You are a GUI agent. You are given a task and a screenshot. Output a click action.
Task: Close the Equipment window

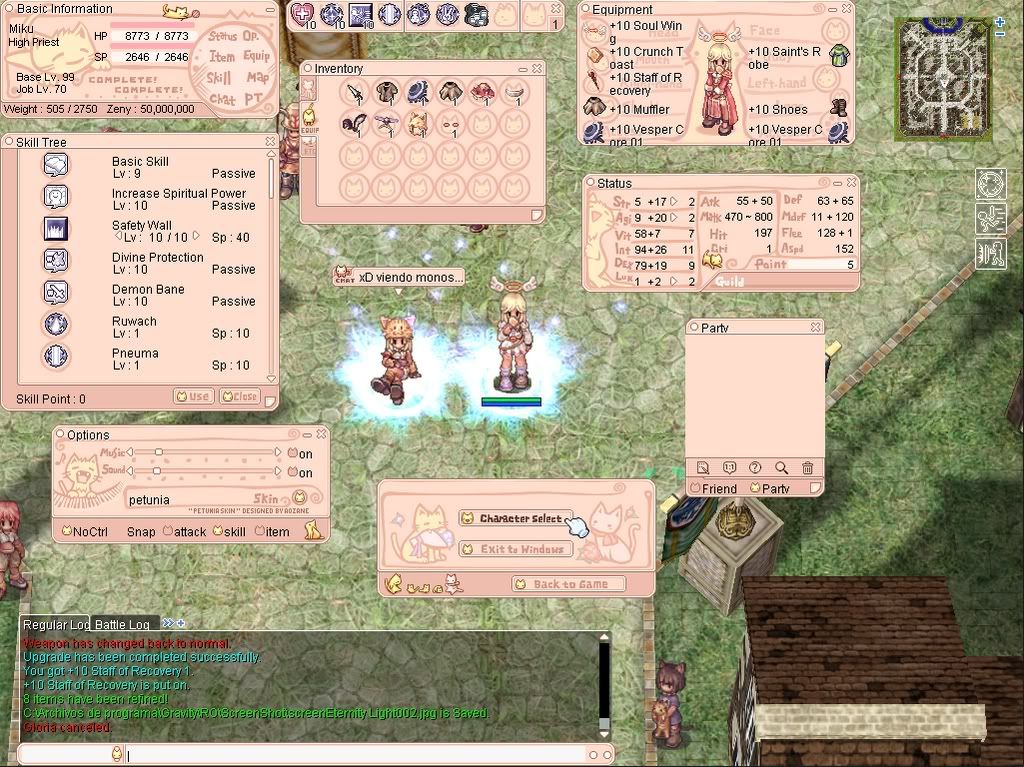[x=846, y=9]
